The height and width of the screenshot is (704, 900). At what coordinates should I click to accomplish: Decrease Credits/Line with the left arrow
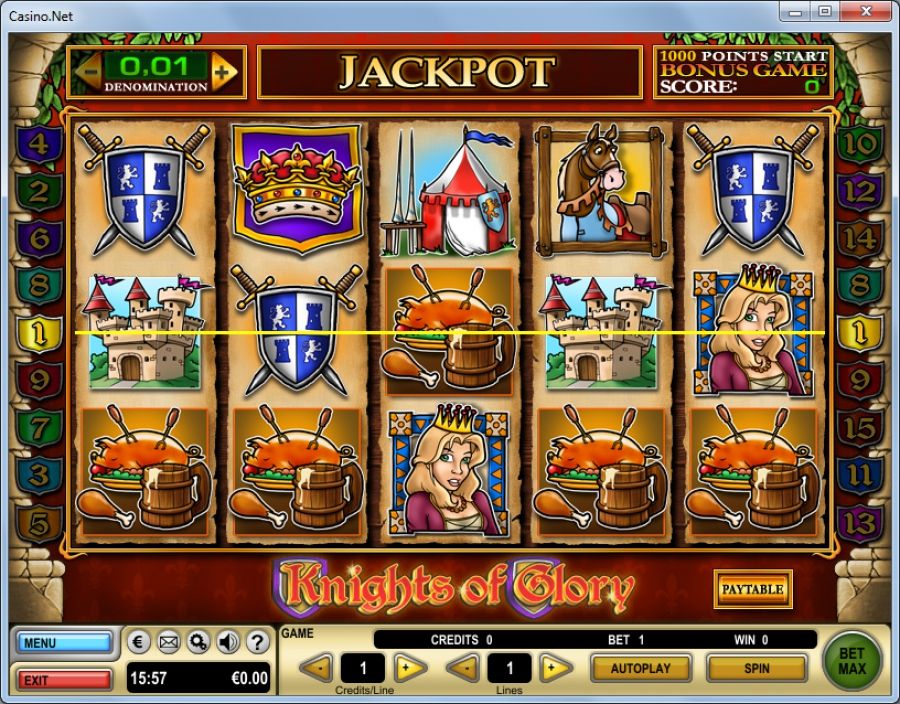pos(316,667)
